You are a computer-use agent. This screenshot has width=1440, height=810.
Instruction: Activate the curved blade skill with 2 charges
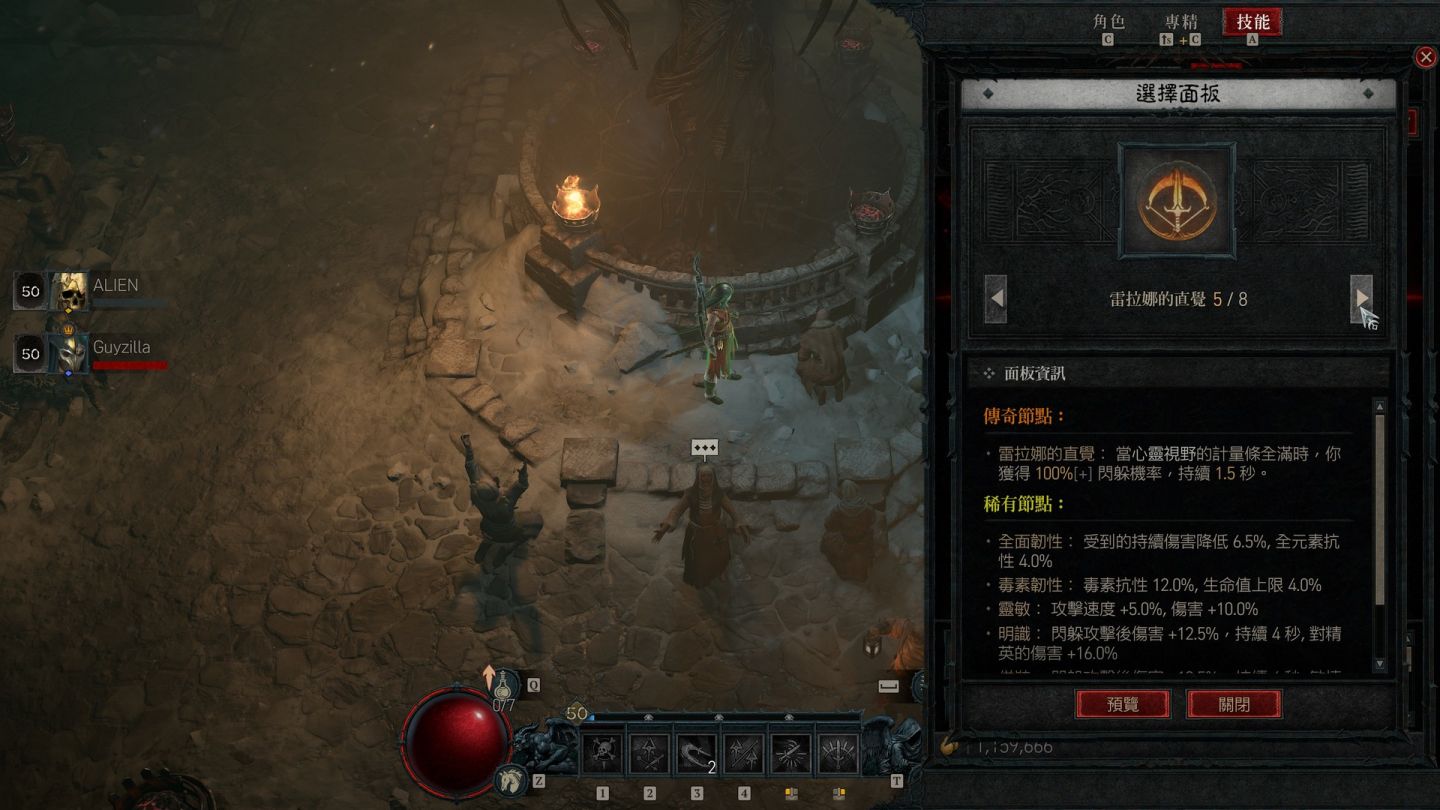[697, 754]
